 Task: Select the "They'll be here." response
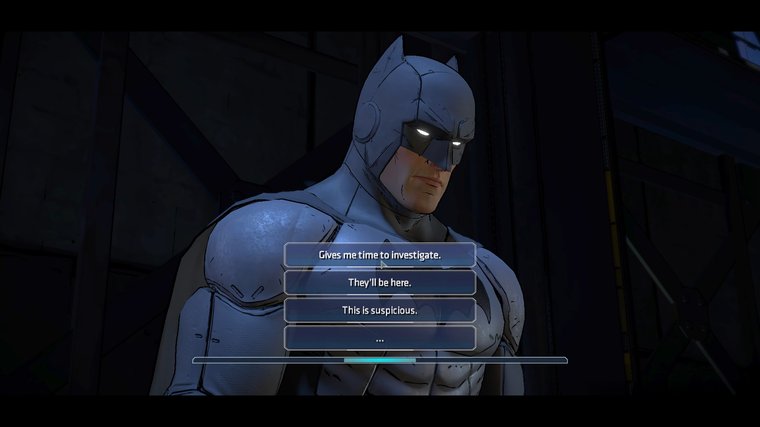coord(379,283)
